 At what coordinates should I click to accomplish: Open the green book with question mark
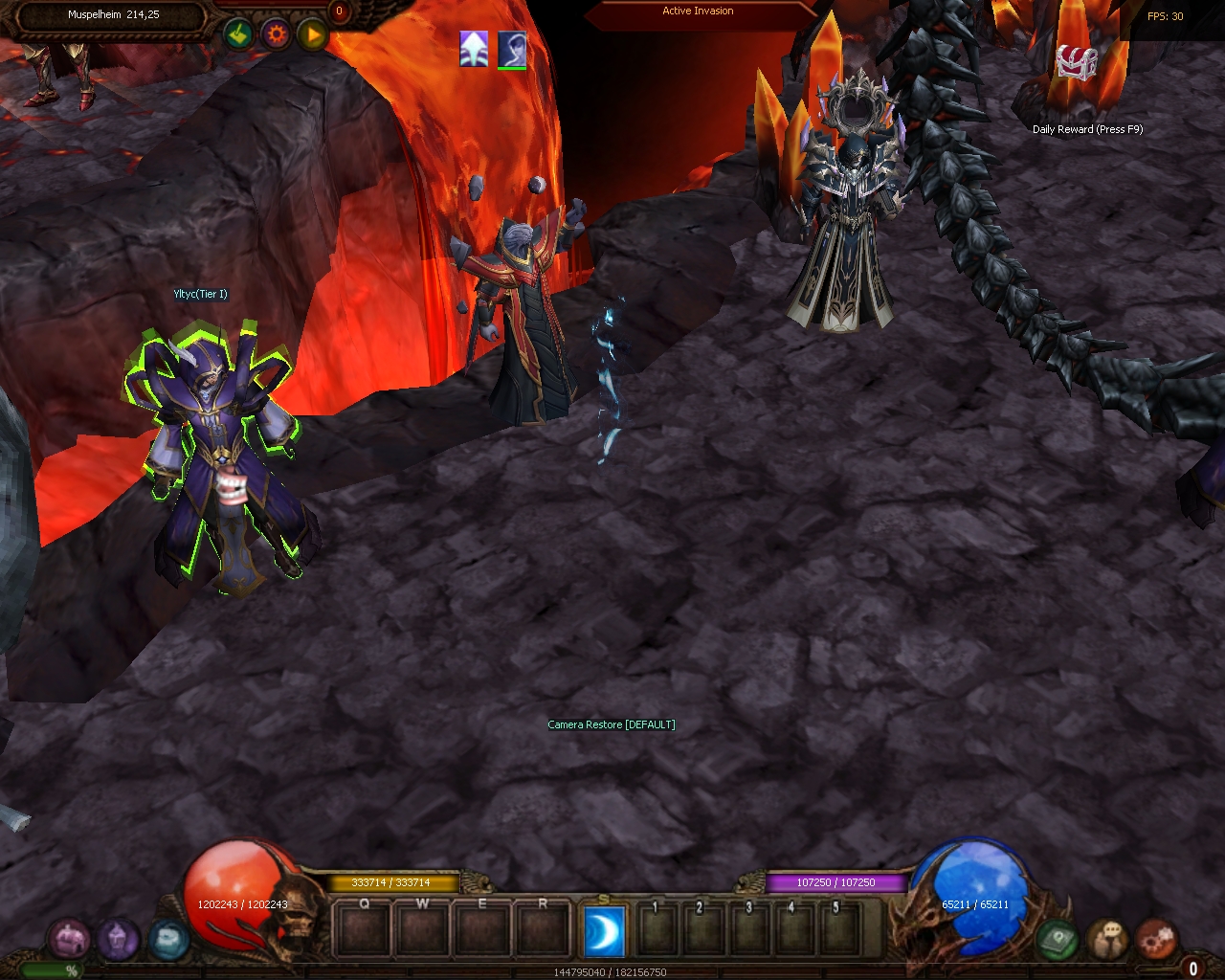click(x=1058, y=939)
